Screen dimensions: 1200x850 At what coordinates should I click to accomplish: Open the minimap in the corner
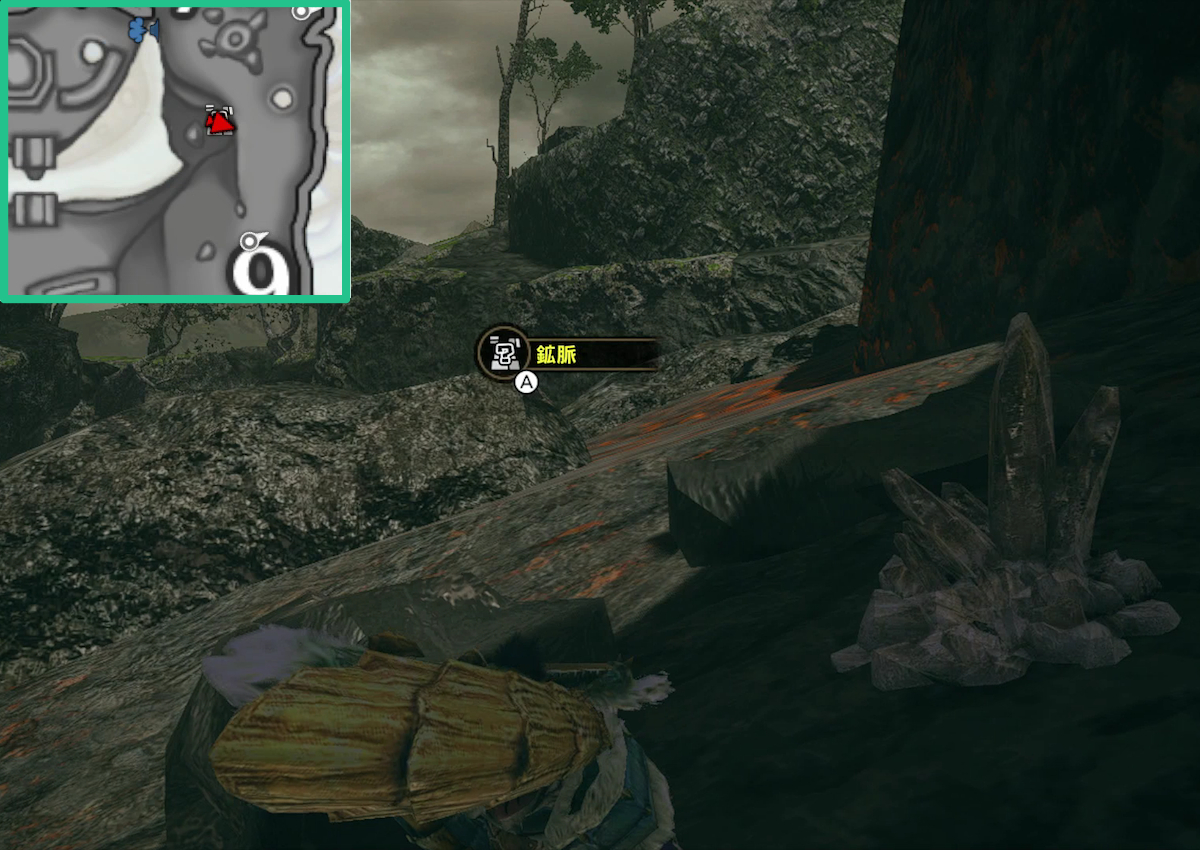point(175,150)
